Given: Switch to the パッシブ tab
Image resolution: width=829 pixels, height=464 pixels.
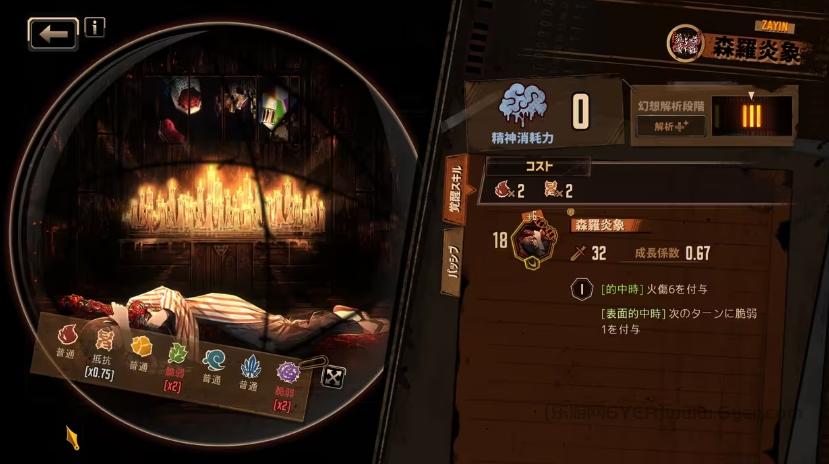Looking at the screenshot, I should (452, 266).
